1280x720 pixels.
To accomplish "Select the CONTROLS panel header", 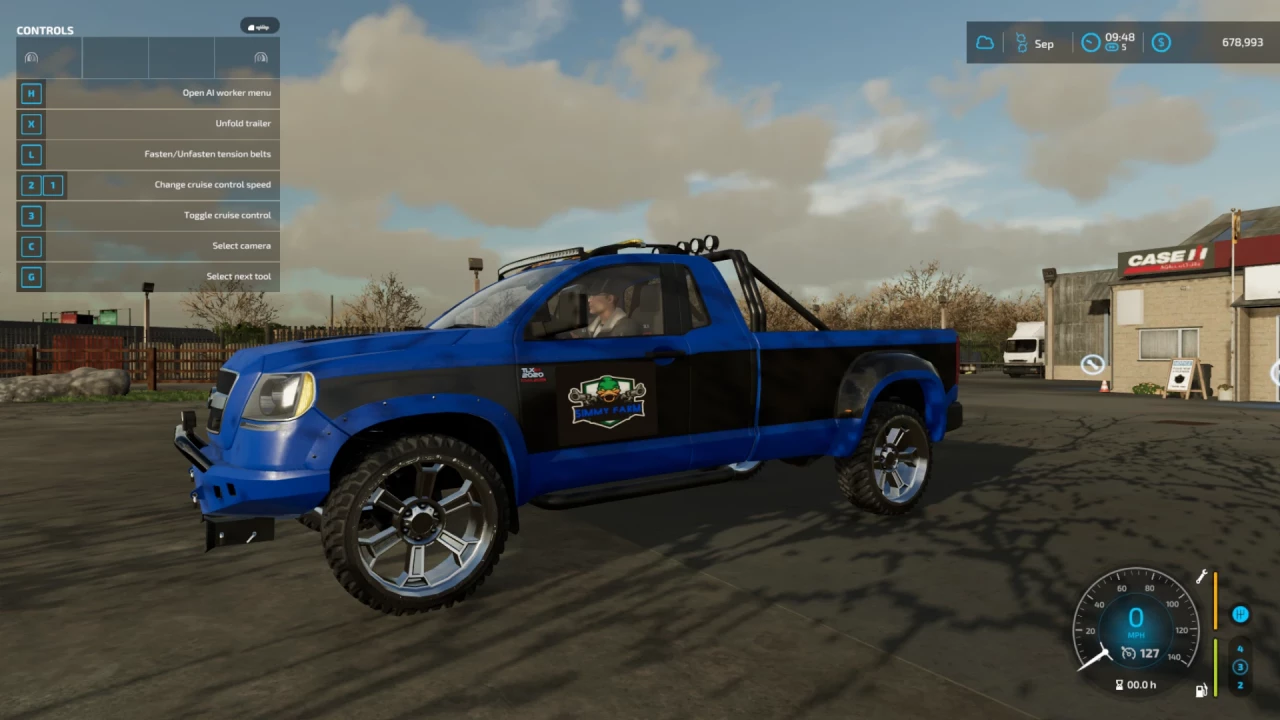I will pyautogui.click(x=45, y=30).
